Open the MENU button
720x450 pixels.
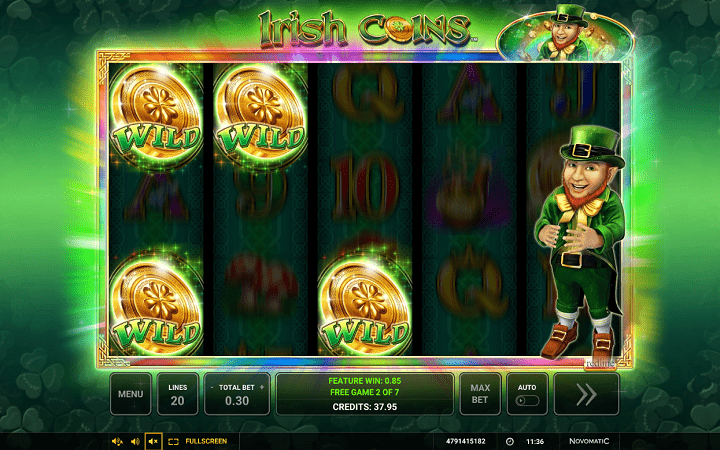pyautogui.click(x=130, y=394)
